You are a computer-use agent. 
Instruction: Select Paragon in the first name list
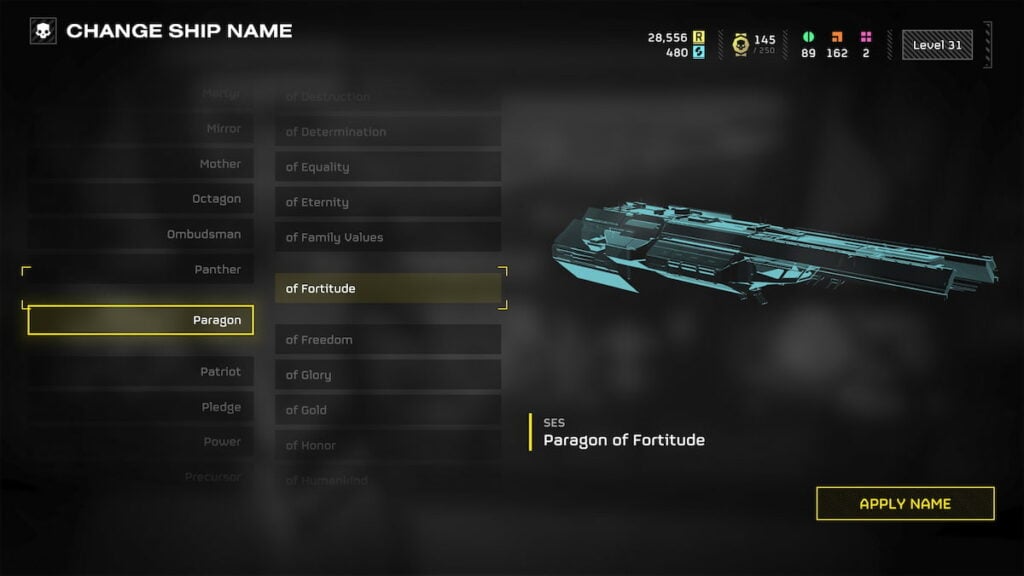pyautogui.click(x=141, y=320)
